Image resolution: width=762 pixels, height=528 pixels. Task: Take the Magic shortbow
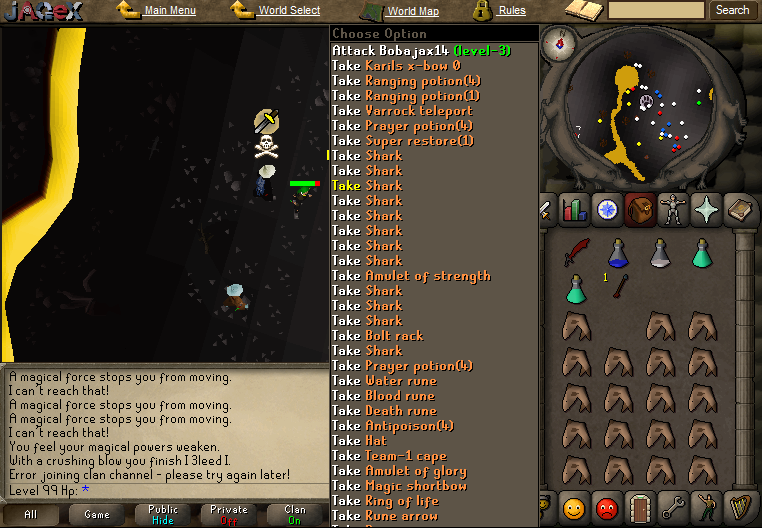pyautogui.click(x=415, y=485)
